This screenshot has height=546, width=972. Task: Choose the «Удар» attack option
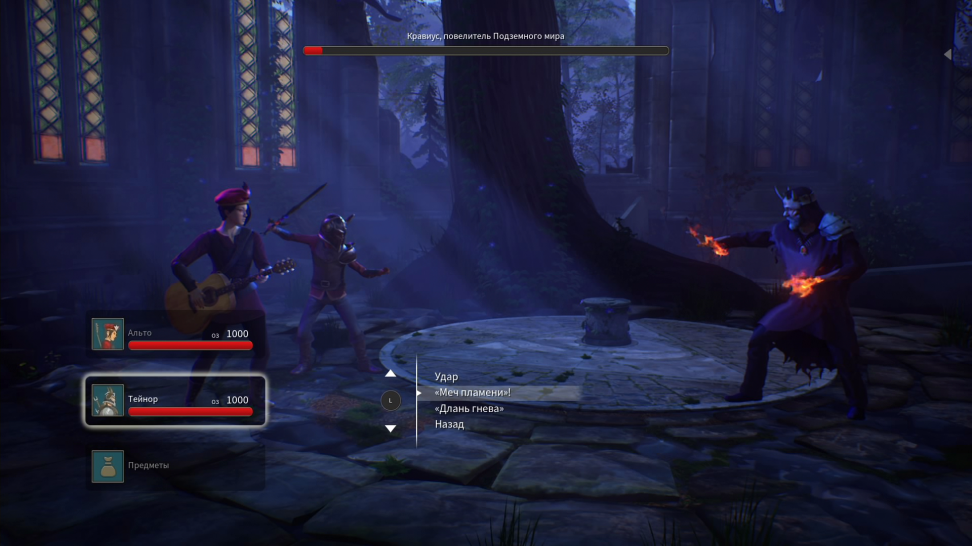[x=446, y=377]
